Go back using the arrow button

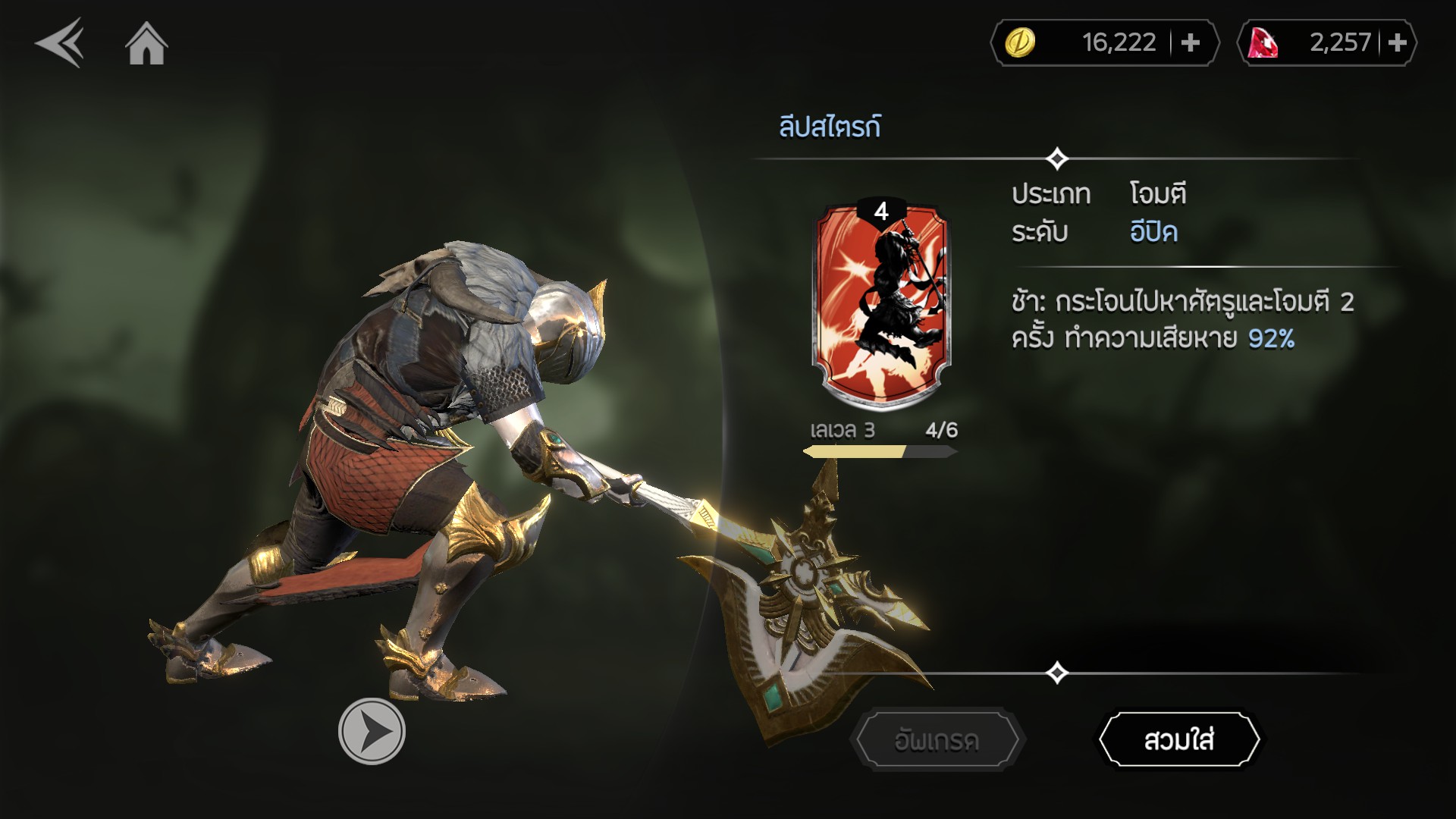59,44
